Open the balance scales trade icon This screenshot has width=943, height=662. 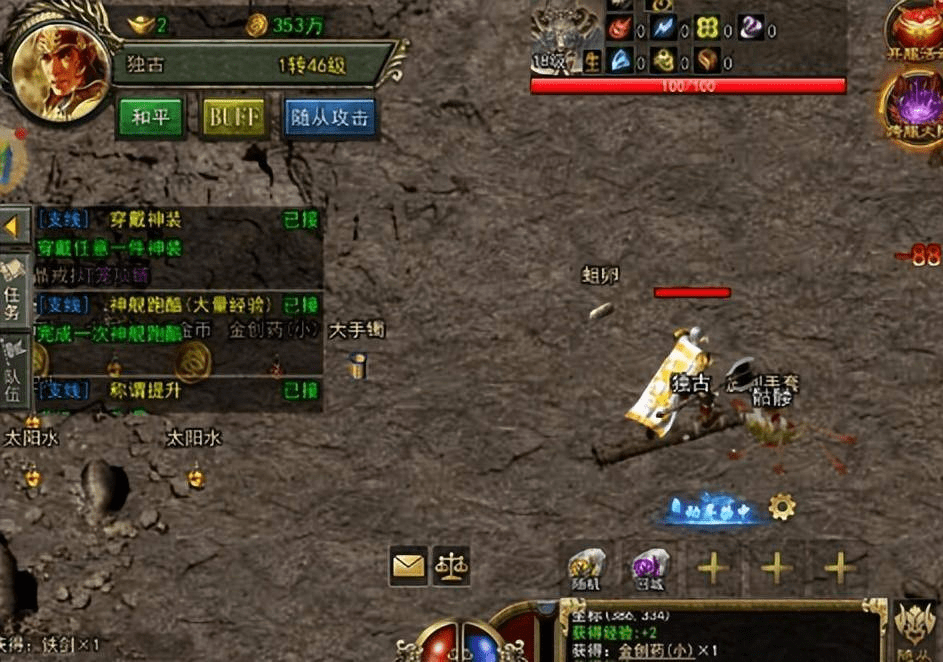(451, 567)
